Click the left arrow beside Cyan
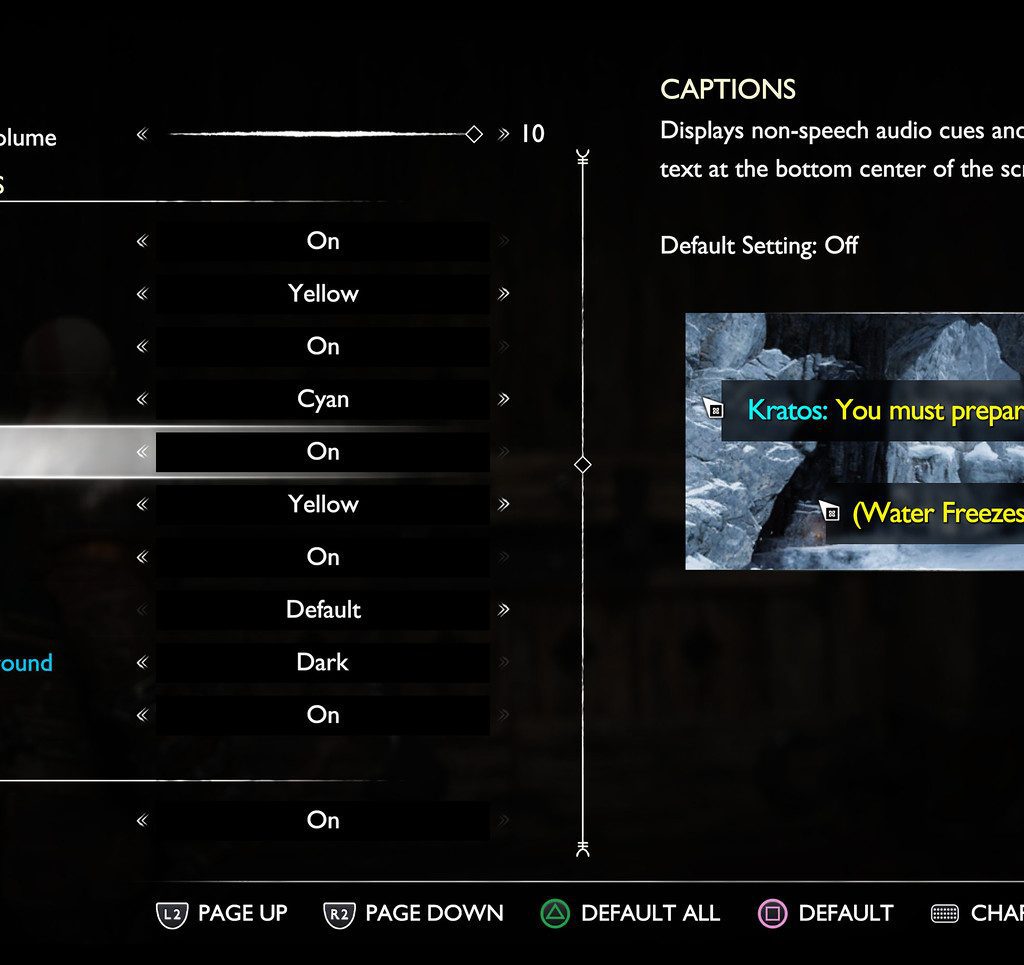Screen dimensions: 1024x965 pos(142,399)
